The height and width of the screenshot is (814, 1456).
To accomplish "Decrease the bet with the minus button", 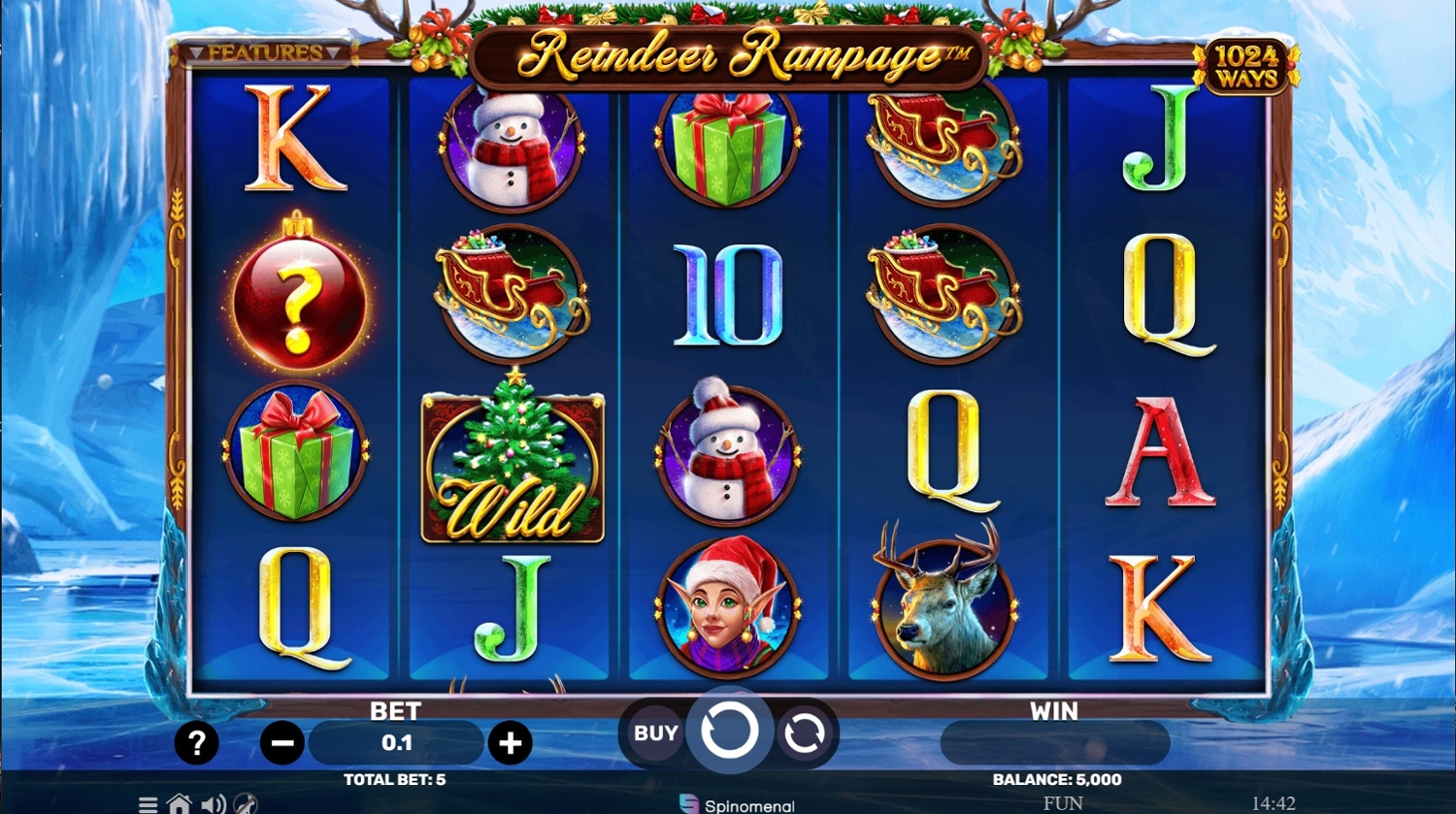I will tap(282, 743).
